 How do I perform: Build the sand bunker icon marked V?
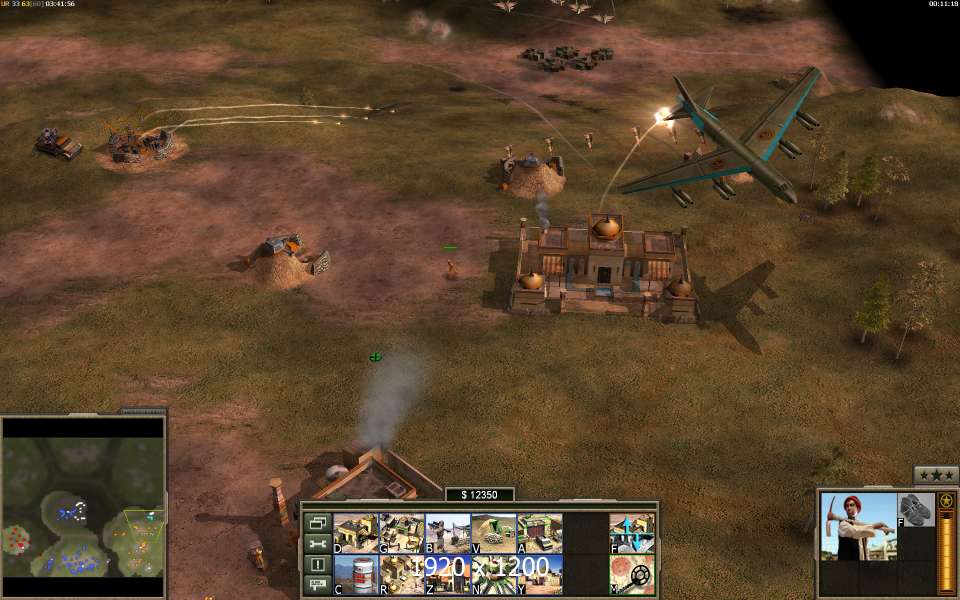[x=493, y=533]
